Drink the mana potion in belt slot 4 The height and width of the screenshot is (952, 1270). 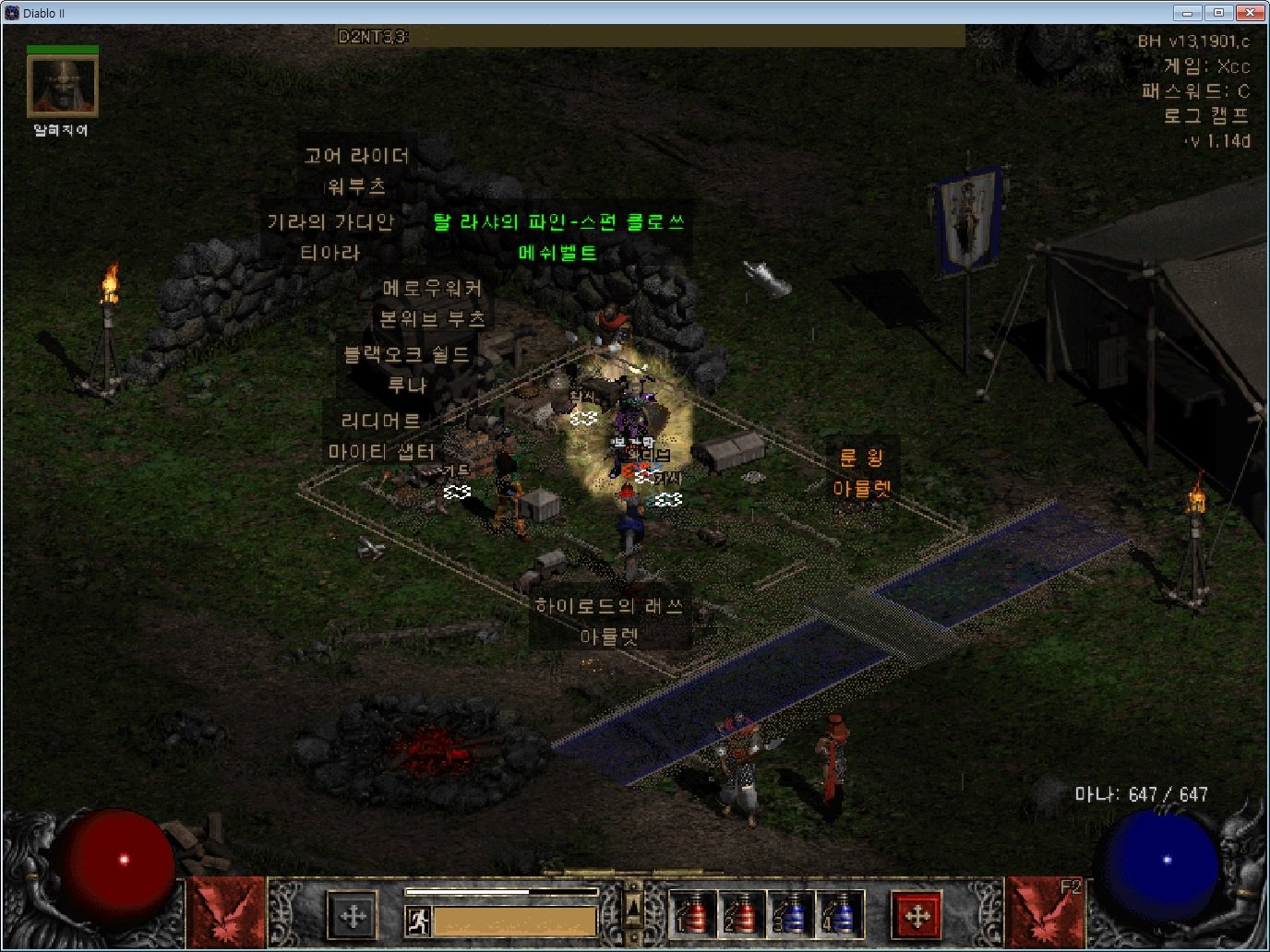point(840,914)
